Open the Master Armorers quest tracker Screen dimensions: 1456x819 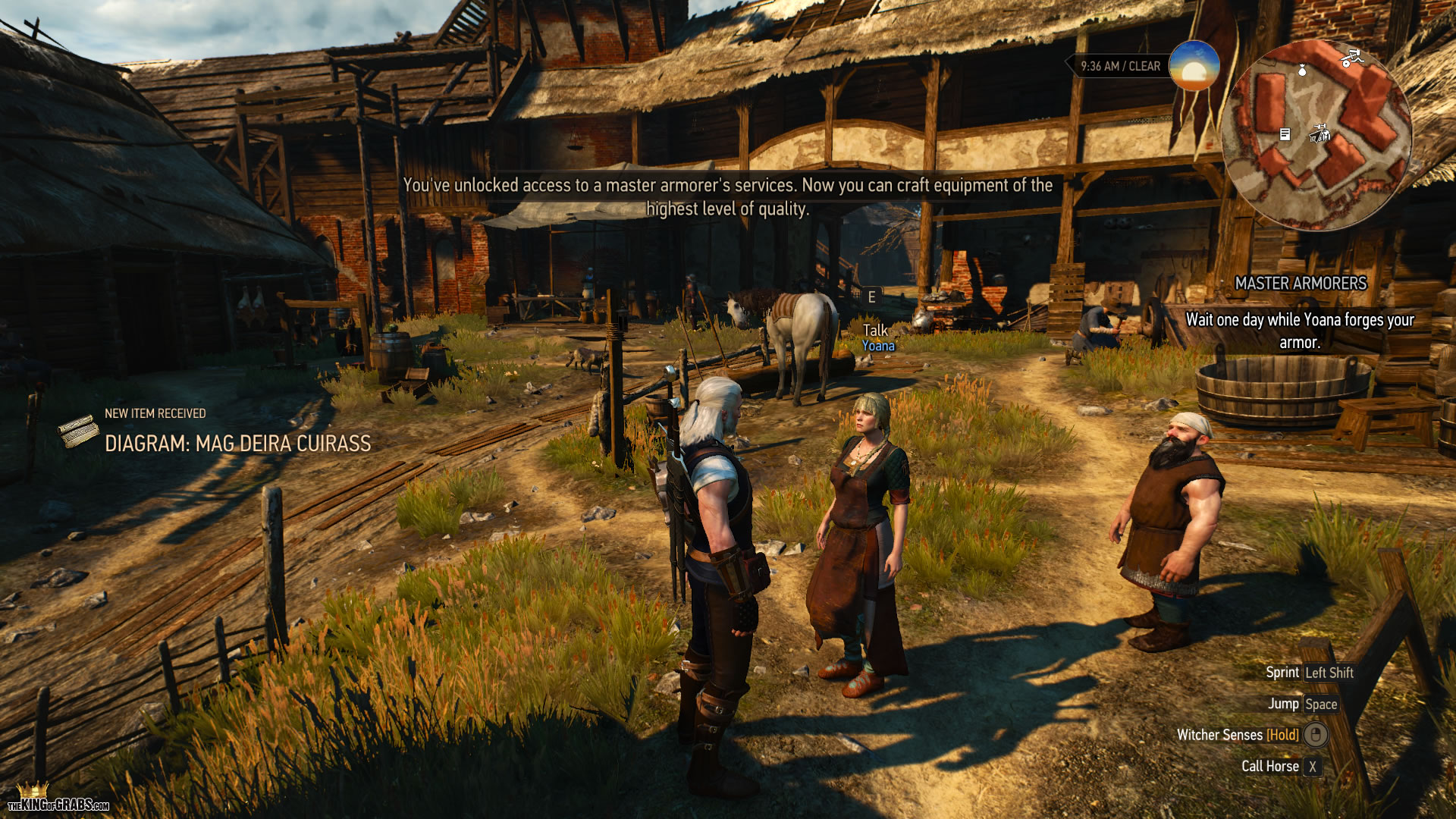[1300, 283]
